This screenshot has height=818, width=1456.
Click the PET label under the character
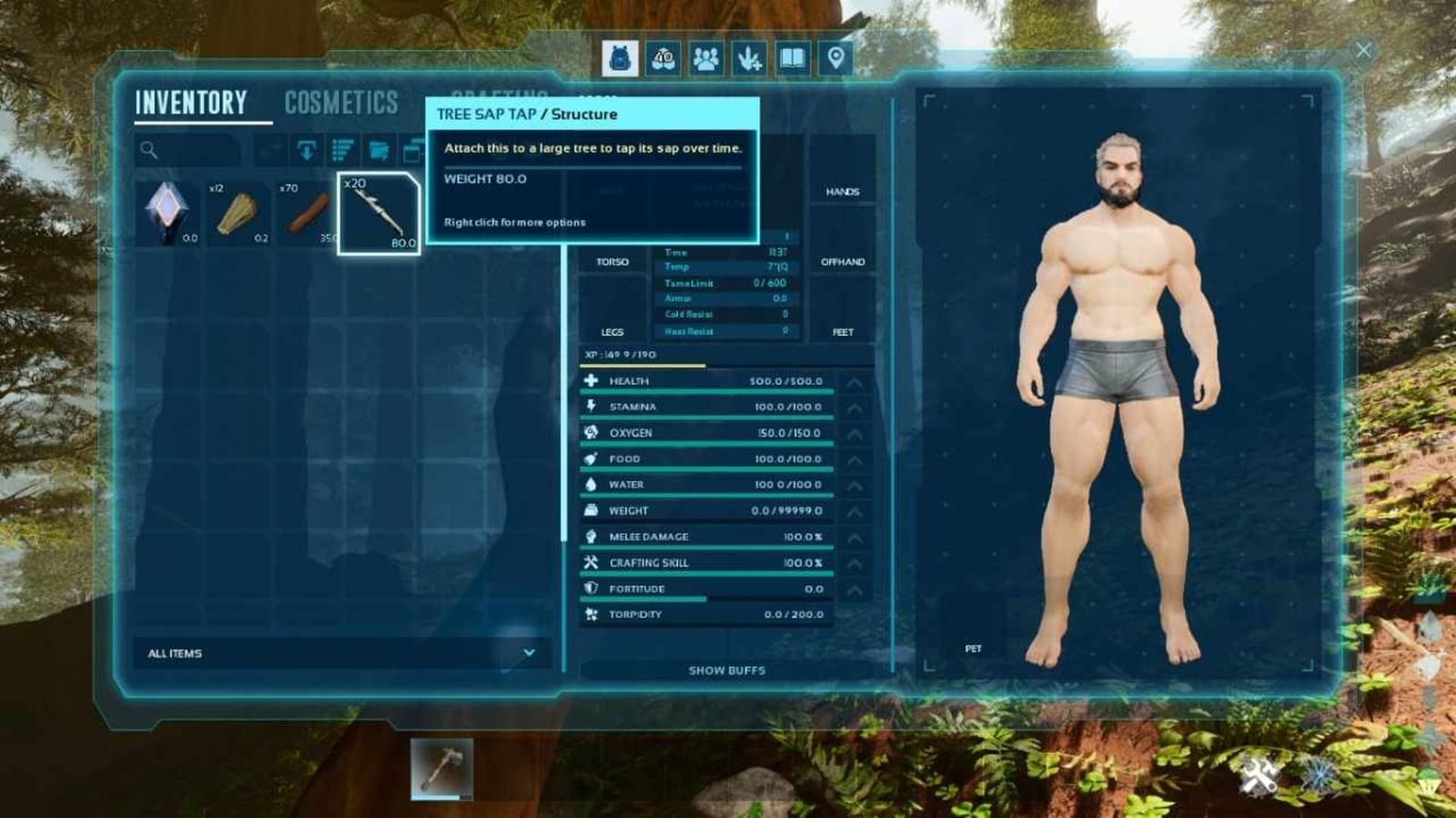pyautogui.click(x=974, y=648)
